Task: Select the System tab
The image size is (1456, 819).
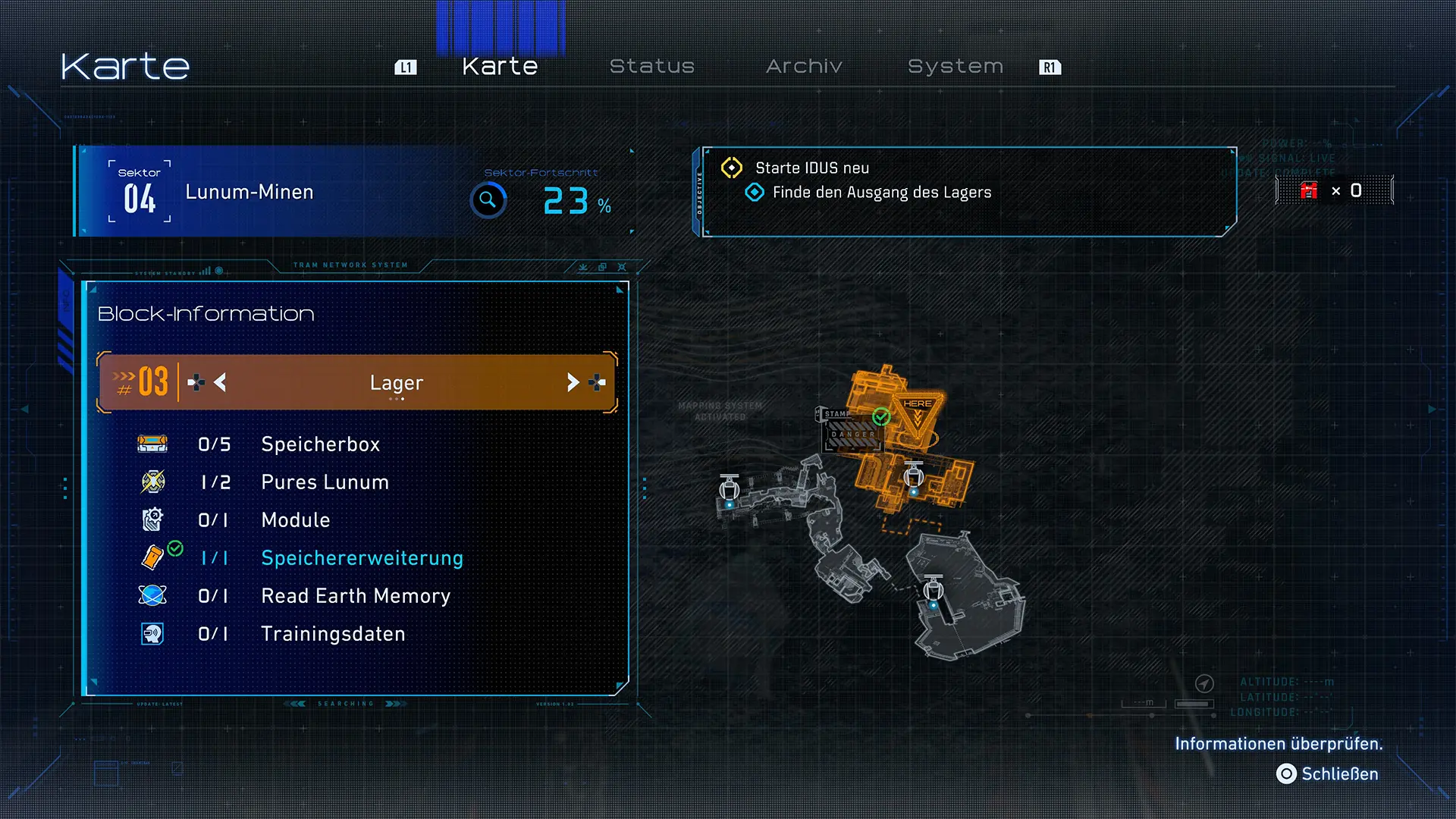Action: pyautogui.click(x=955, y=67)
